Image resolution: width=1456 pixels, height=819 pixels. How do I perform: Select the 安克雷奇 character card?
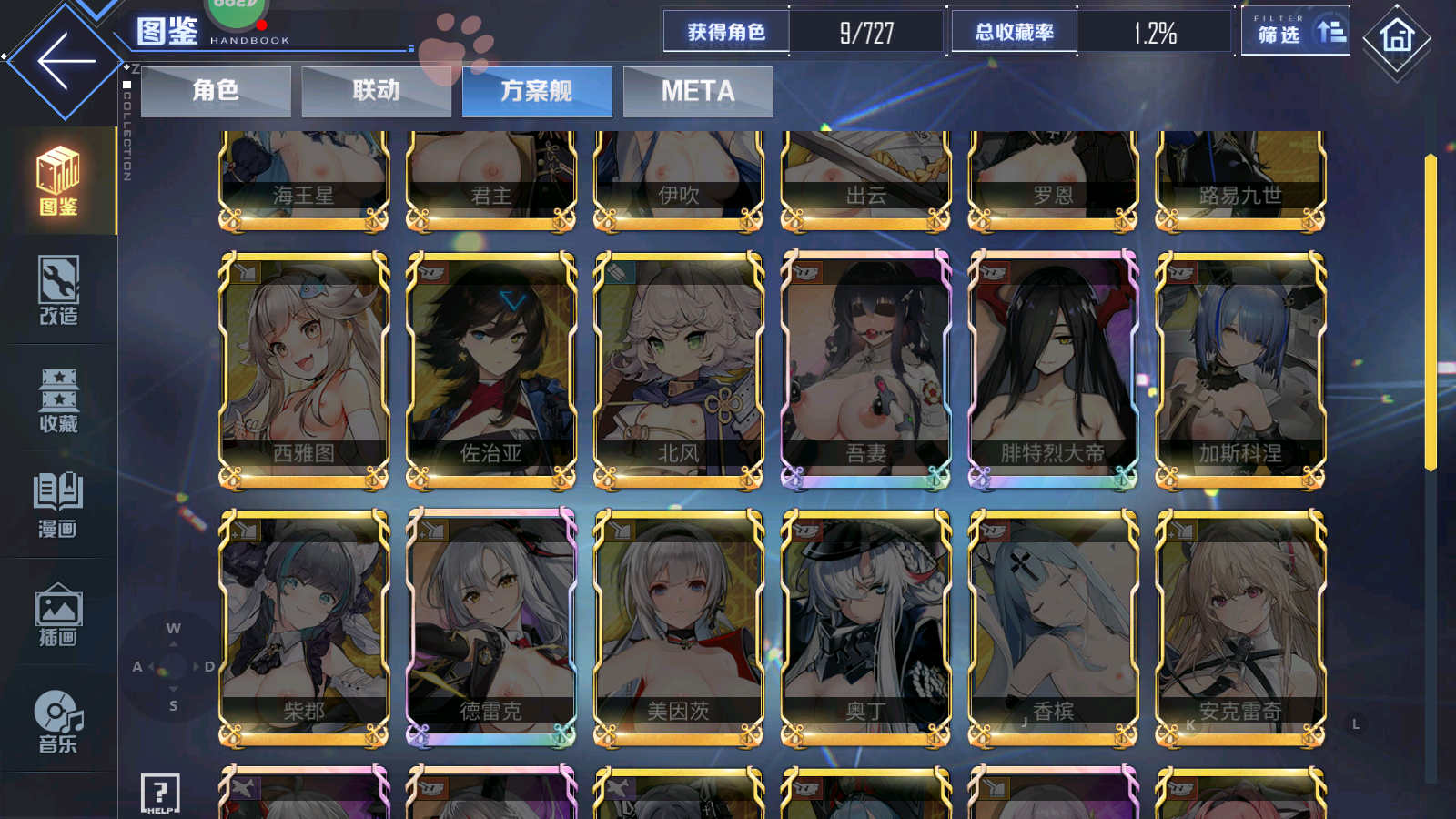click(x=1240, y=626)
